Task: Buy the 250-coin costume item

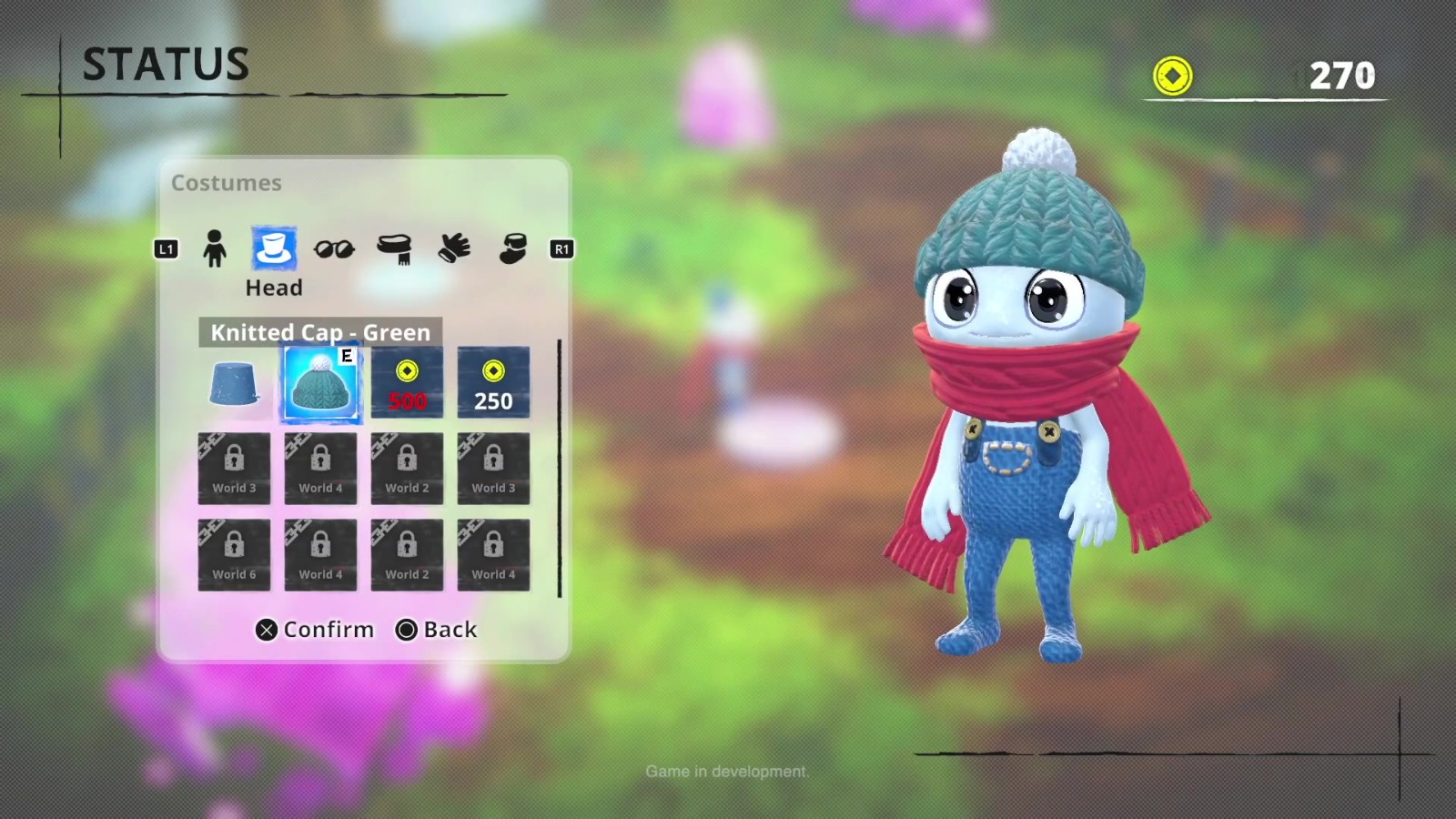Action: click(x=493, y=383)
